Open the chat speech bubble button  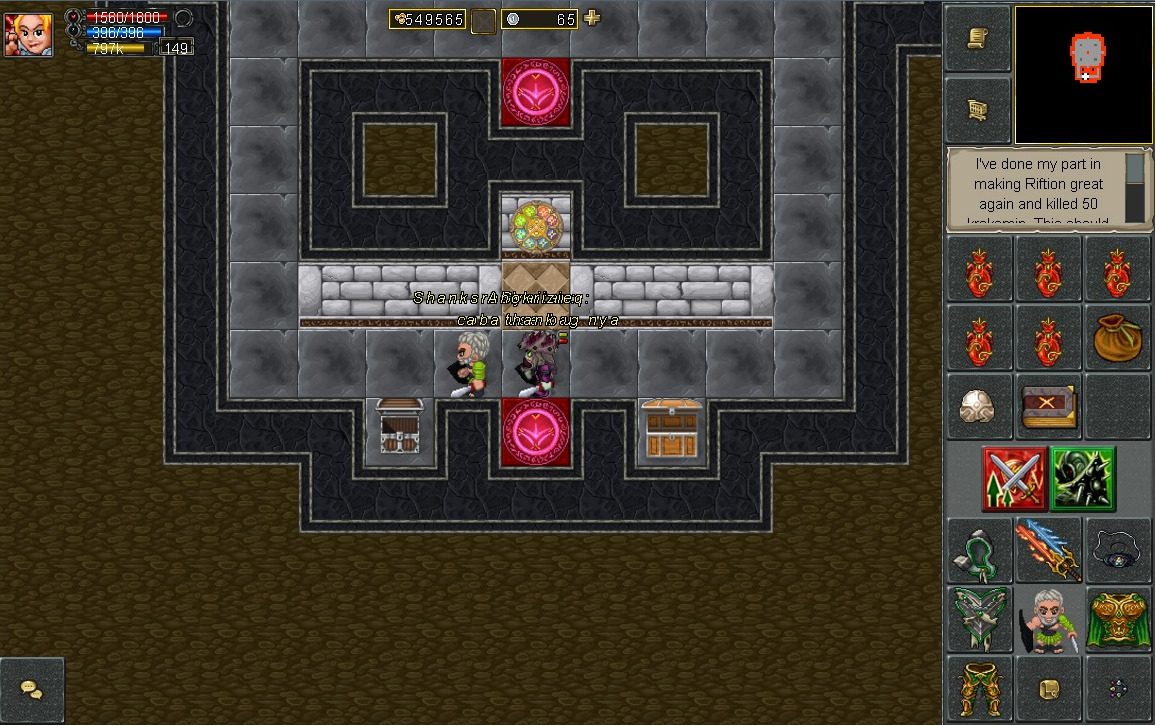tap(31, 690)
